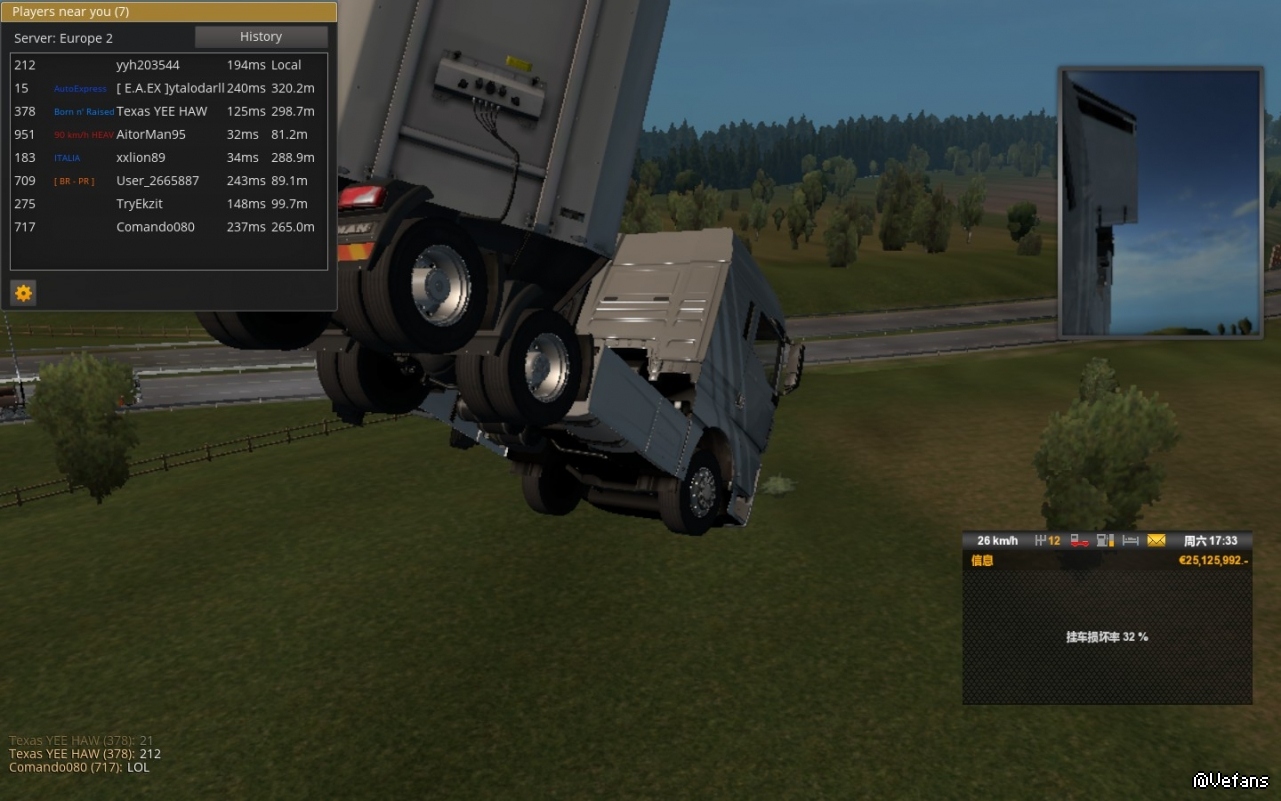The image size is (1281, 801).
Task: Click the side mirror view panel
Action: [1160, 202]
